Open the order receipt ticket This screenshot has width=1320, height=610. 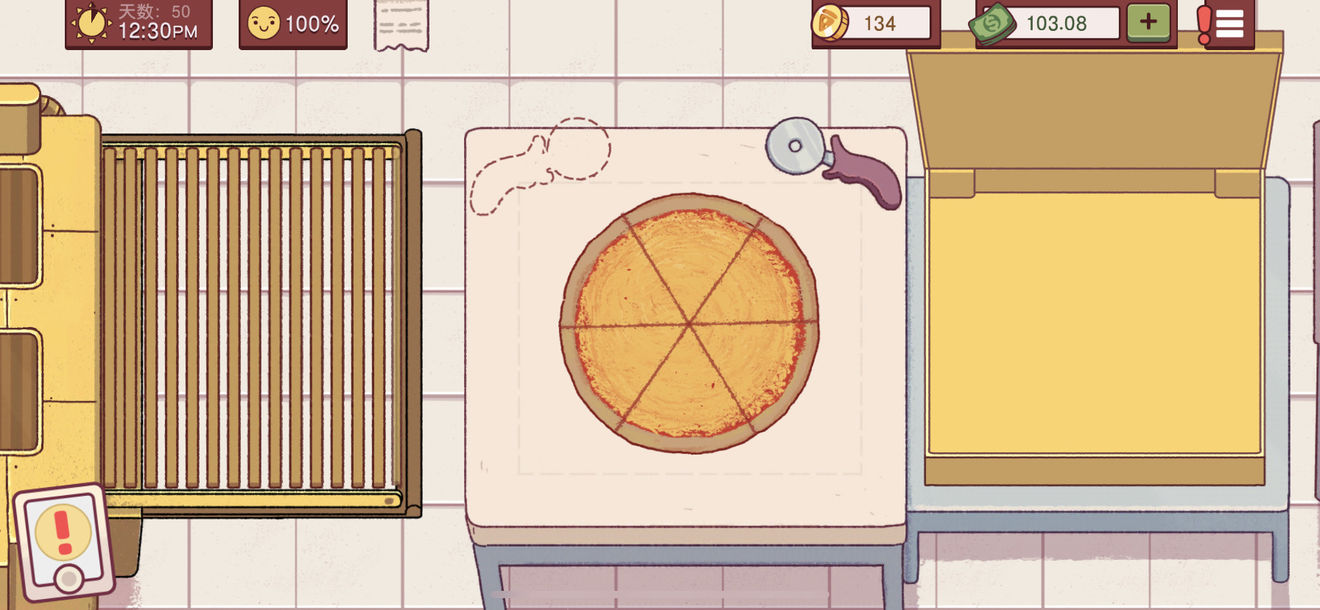[403, 24]
